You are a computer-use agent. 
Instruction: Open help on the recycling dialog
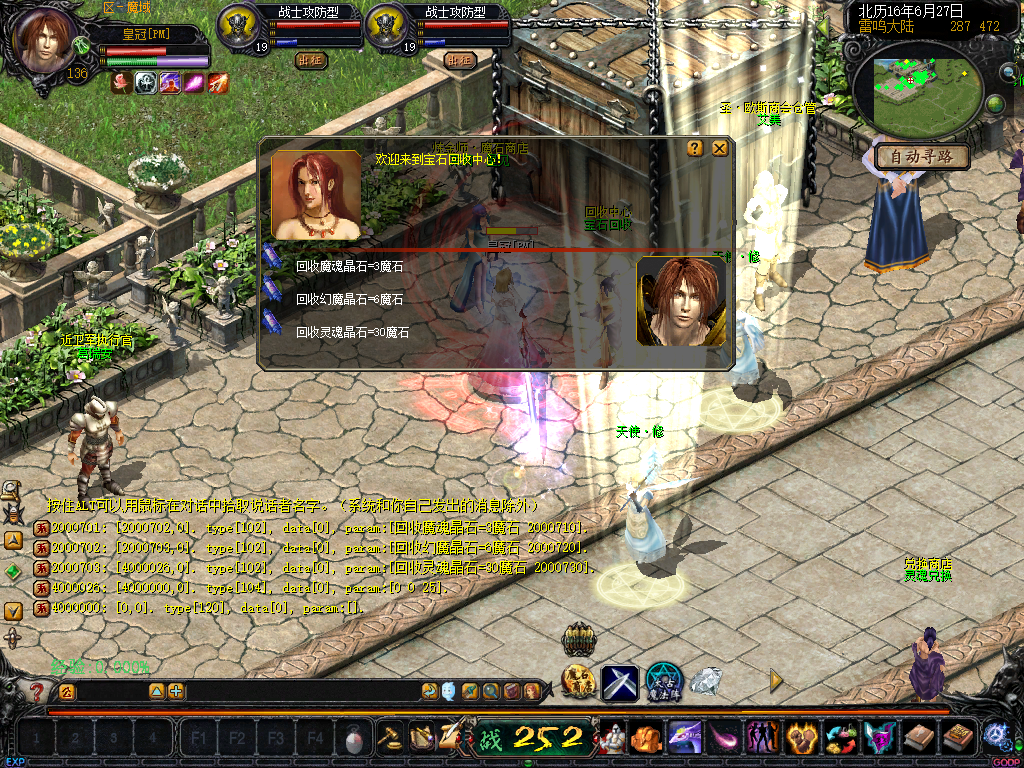click(695, 148)
